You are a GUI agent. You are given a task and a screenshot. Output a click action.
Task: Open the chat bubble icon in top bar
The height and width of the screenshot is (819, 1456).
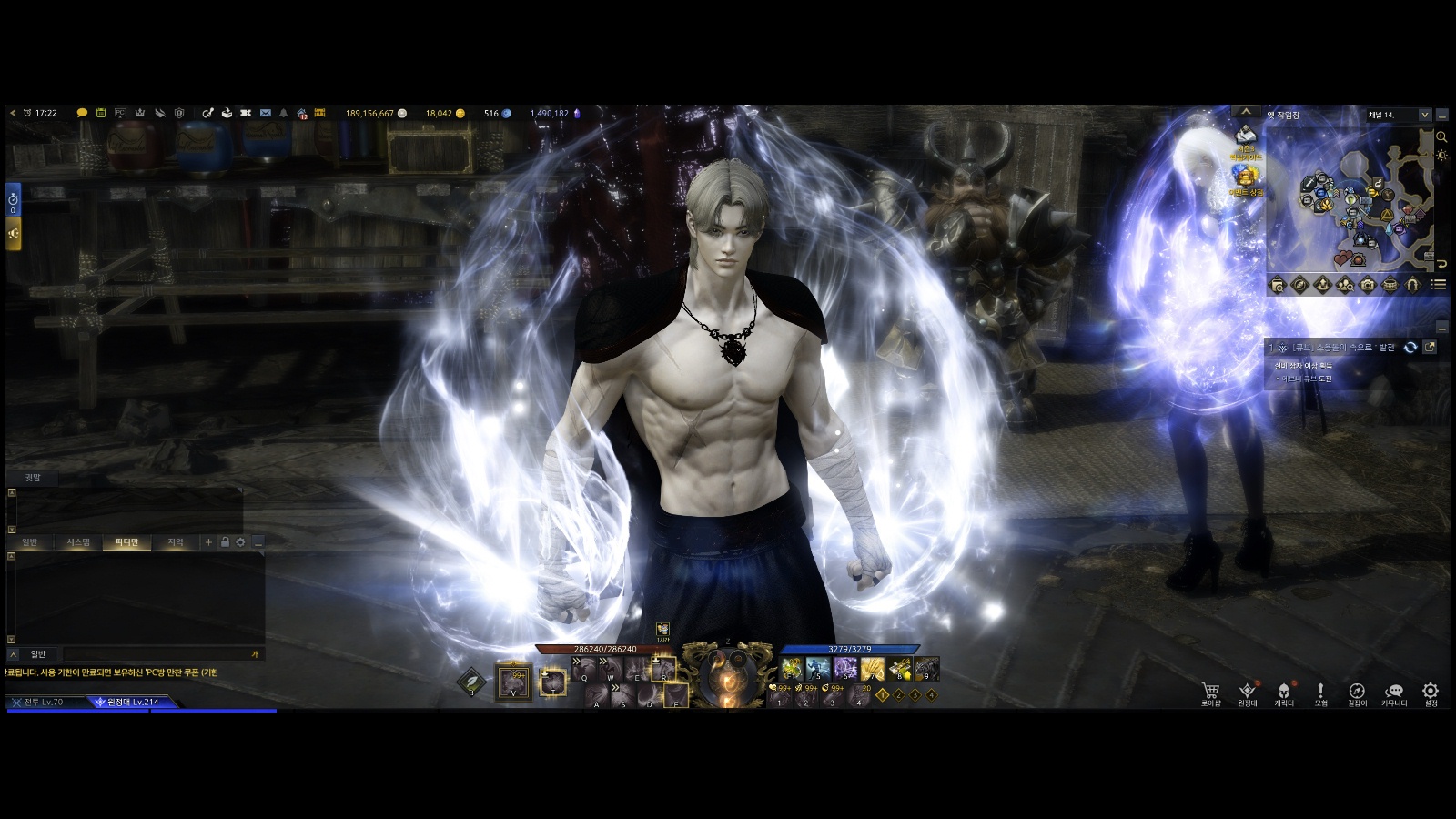point(82,114)
